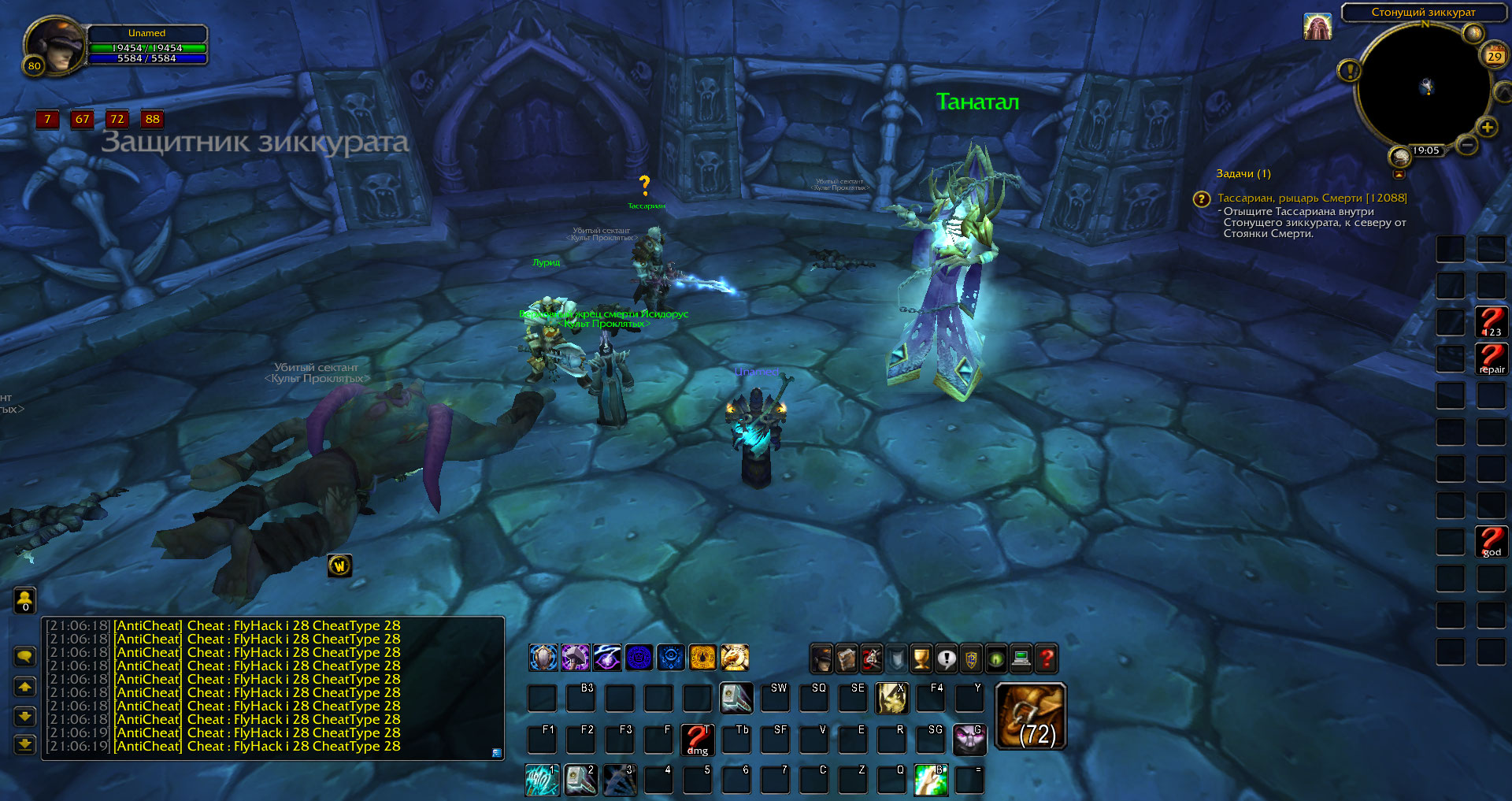Screen dimensions: 1512x801
Task: Select the Unamed player portrait frame
Action: pyautogui.click(x=55, y=46)
